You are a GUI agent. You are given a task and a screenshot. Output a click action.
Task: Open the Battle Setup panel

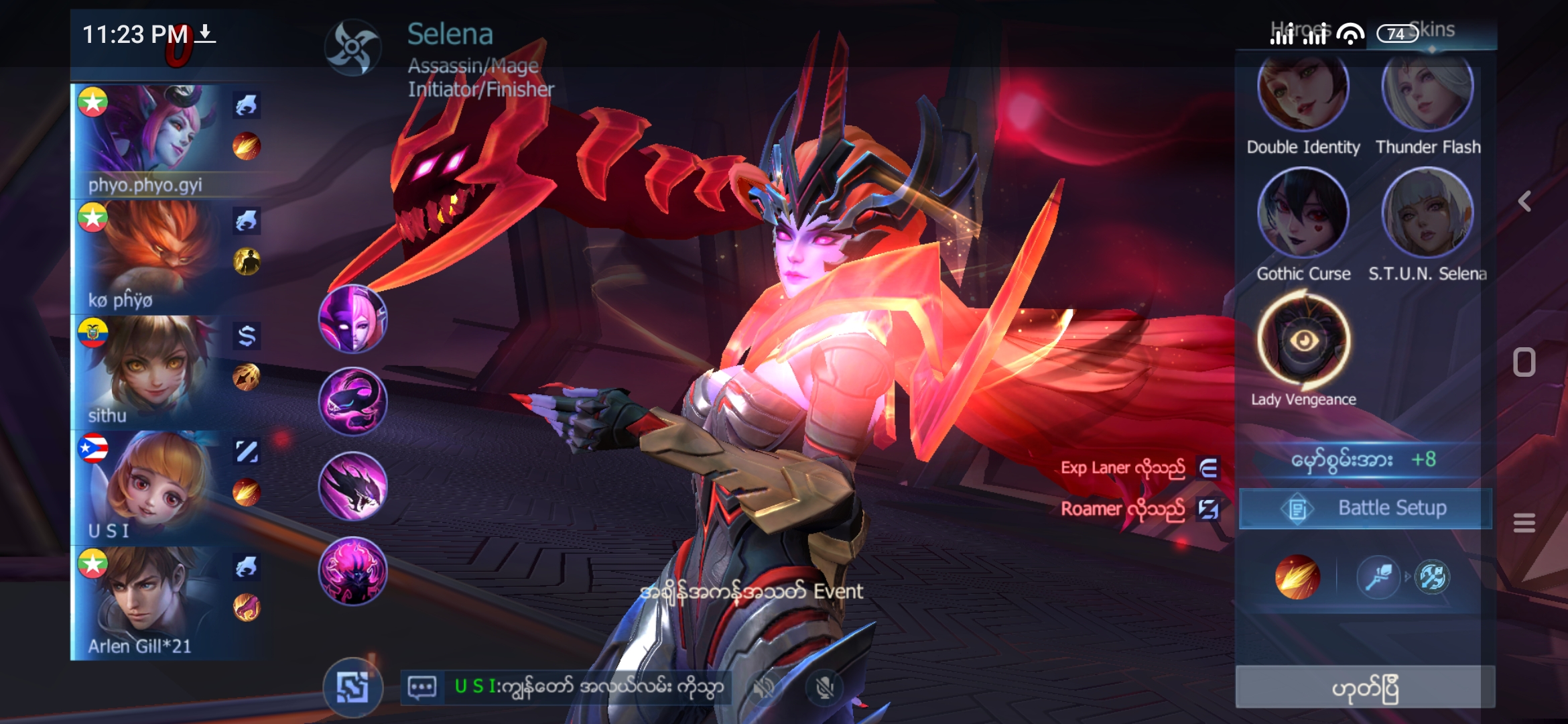[1366, 509]
